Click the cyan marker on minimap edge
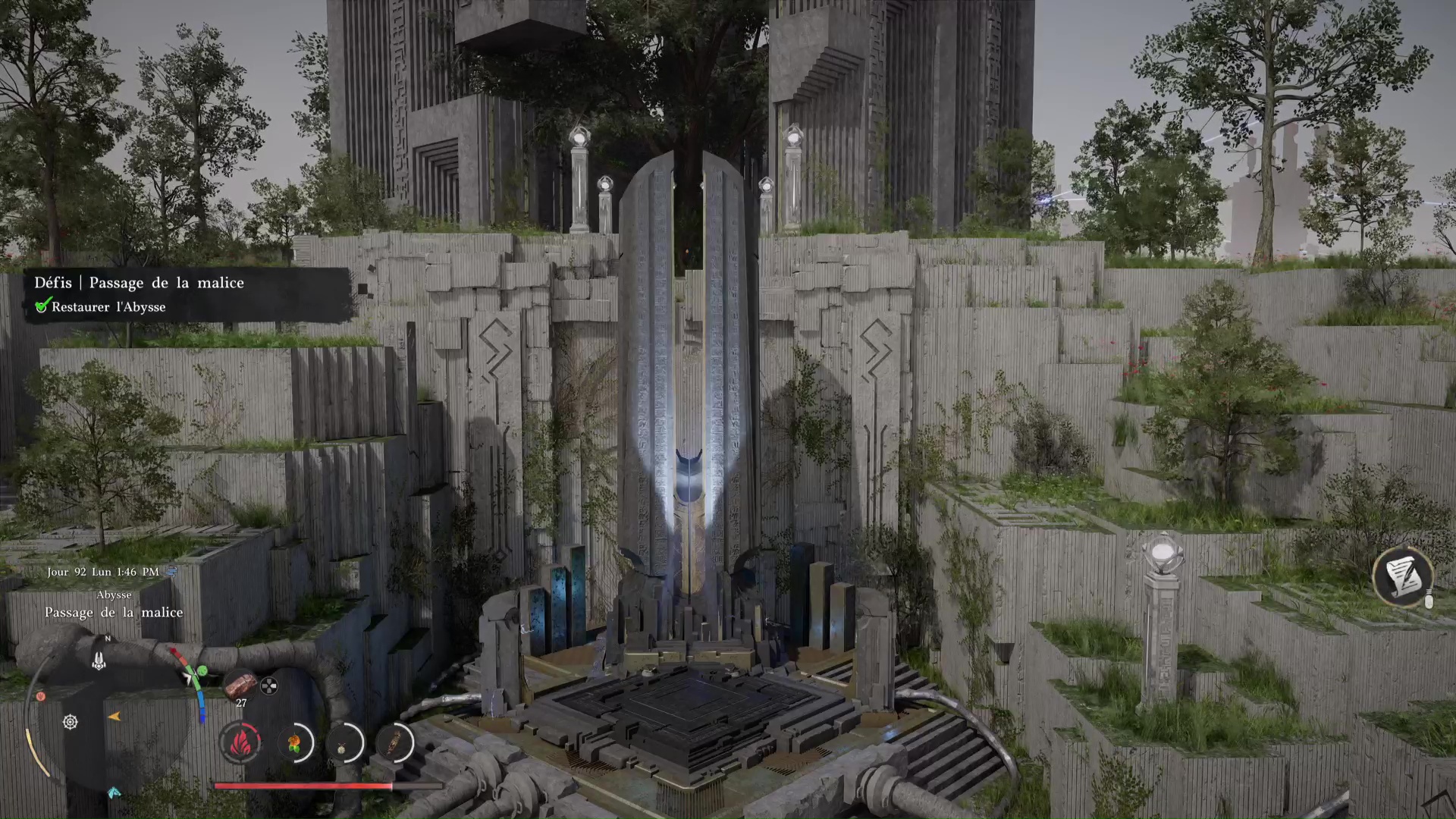The image size is (1456, 819). point(114,793)
